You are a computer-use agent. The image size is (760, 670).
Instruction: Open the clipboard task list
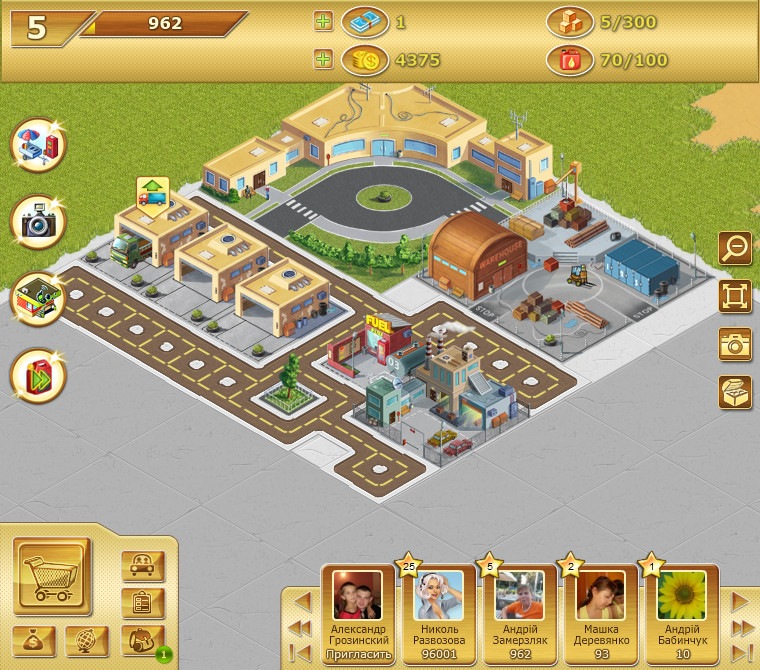coord(142,603)
